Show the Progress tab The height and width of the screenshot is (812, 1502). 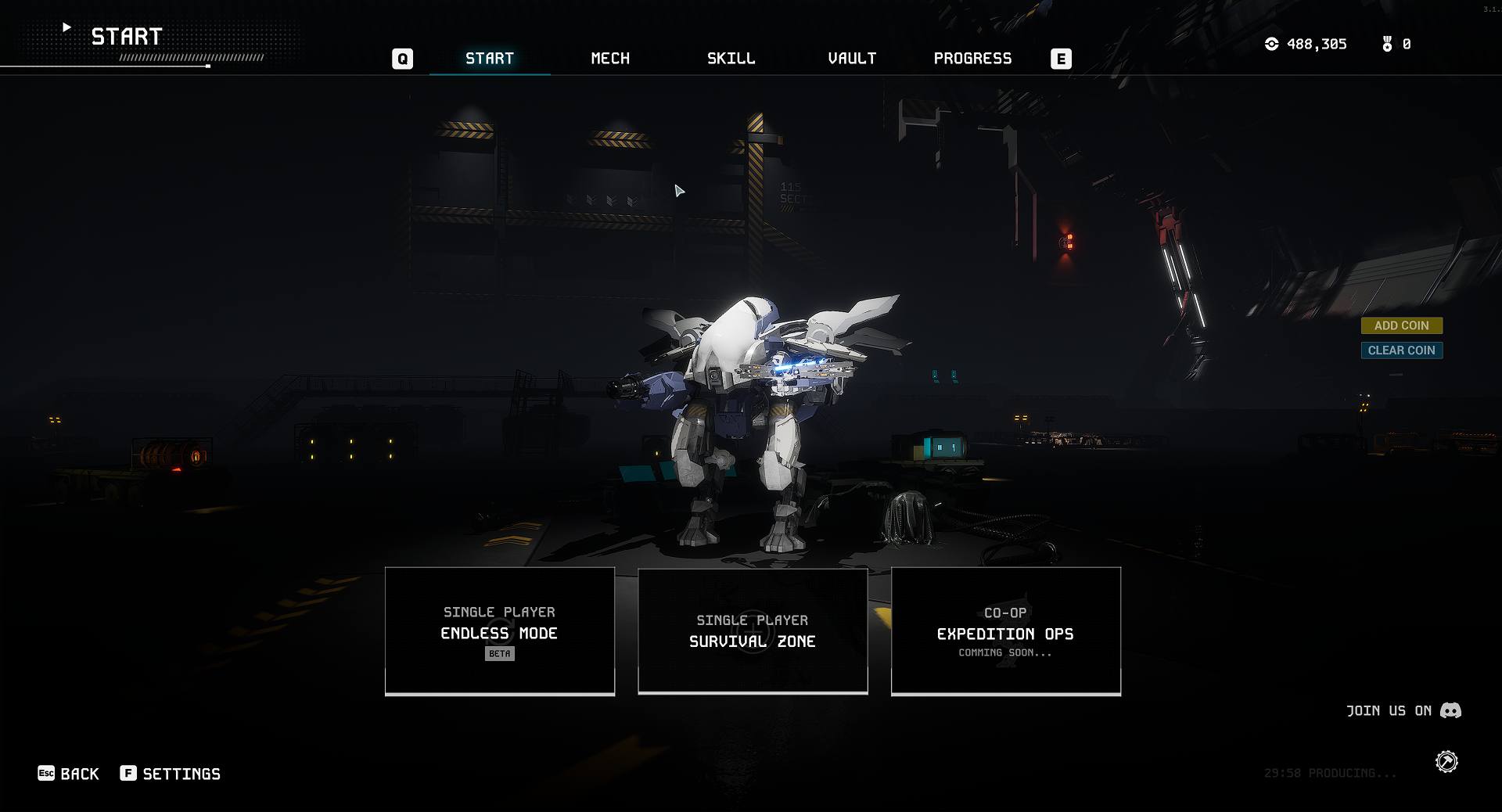click(x=972, y=59)
